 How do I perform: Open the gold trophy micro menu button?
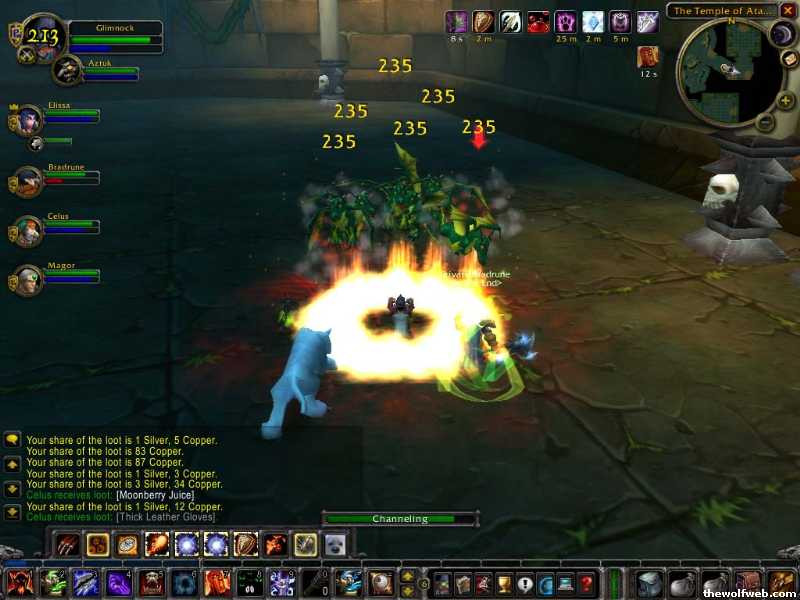point(505,583)
